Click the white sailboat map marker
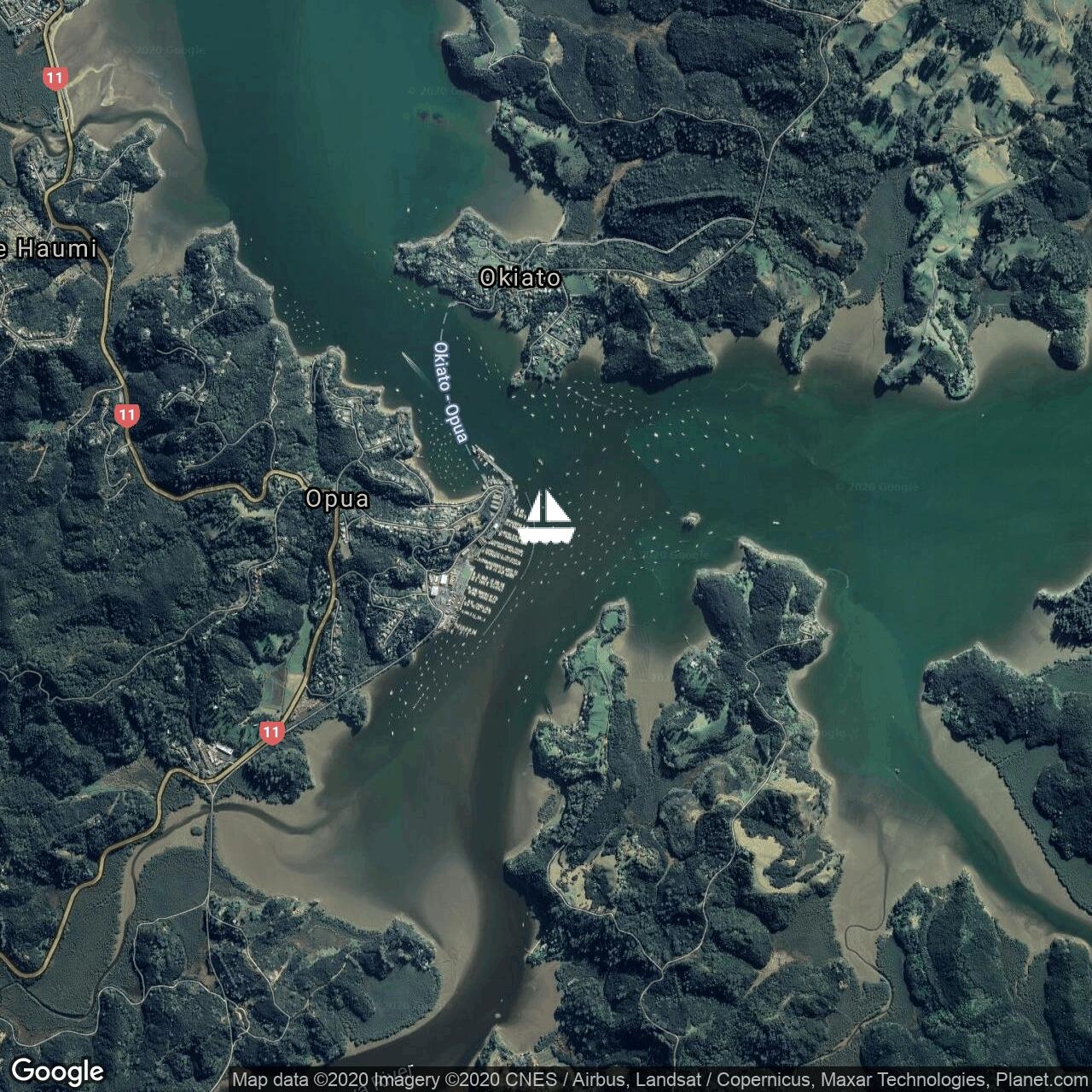 point(546,517)
